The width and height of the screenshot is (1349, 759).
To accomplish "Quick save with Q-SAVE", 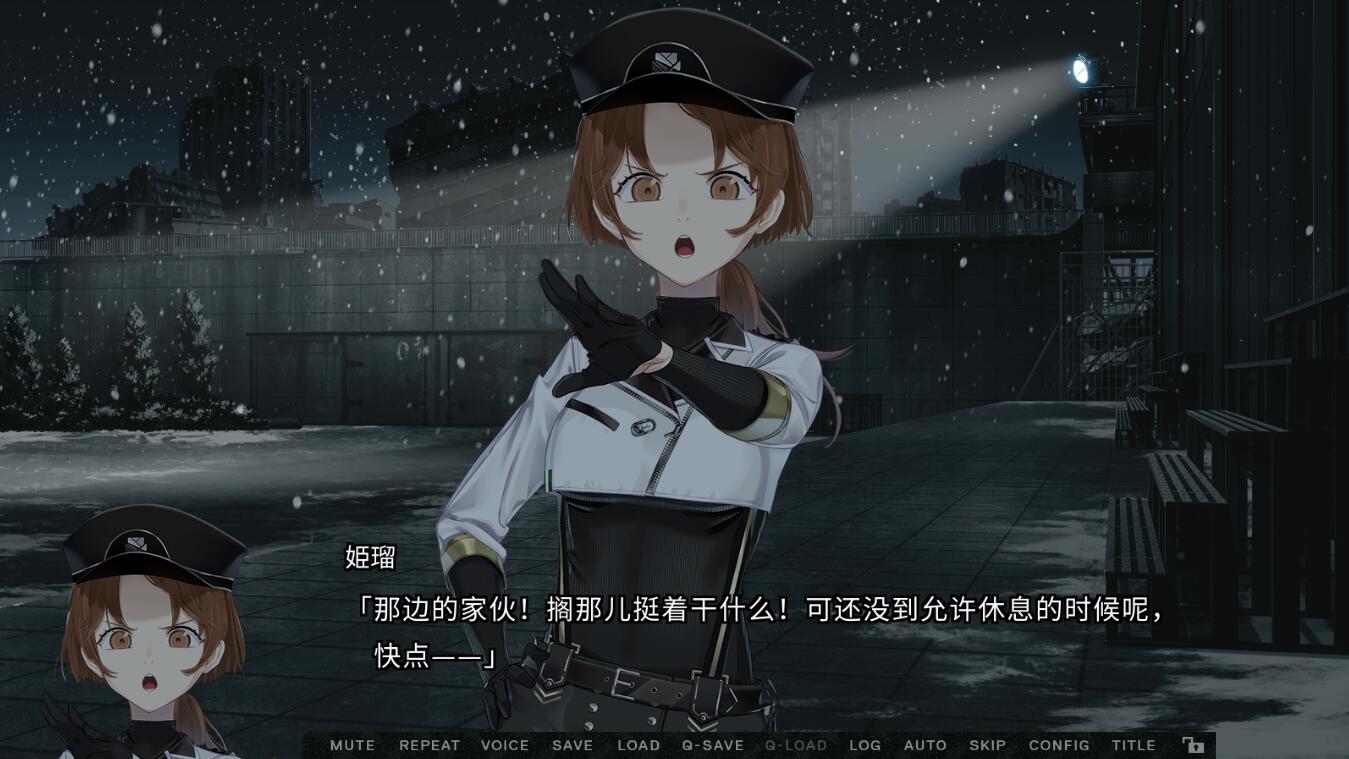I will pos(713,745).
